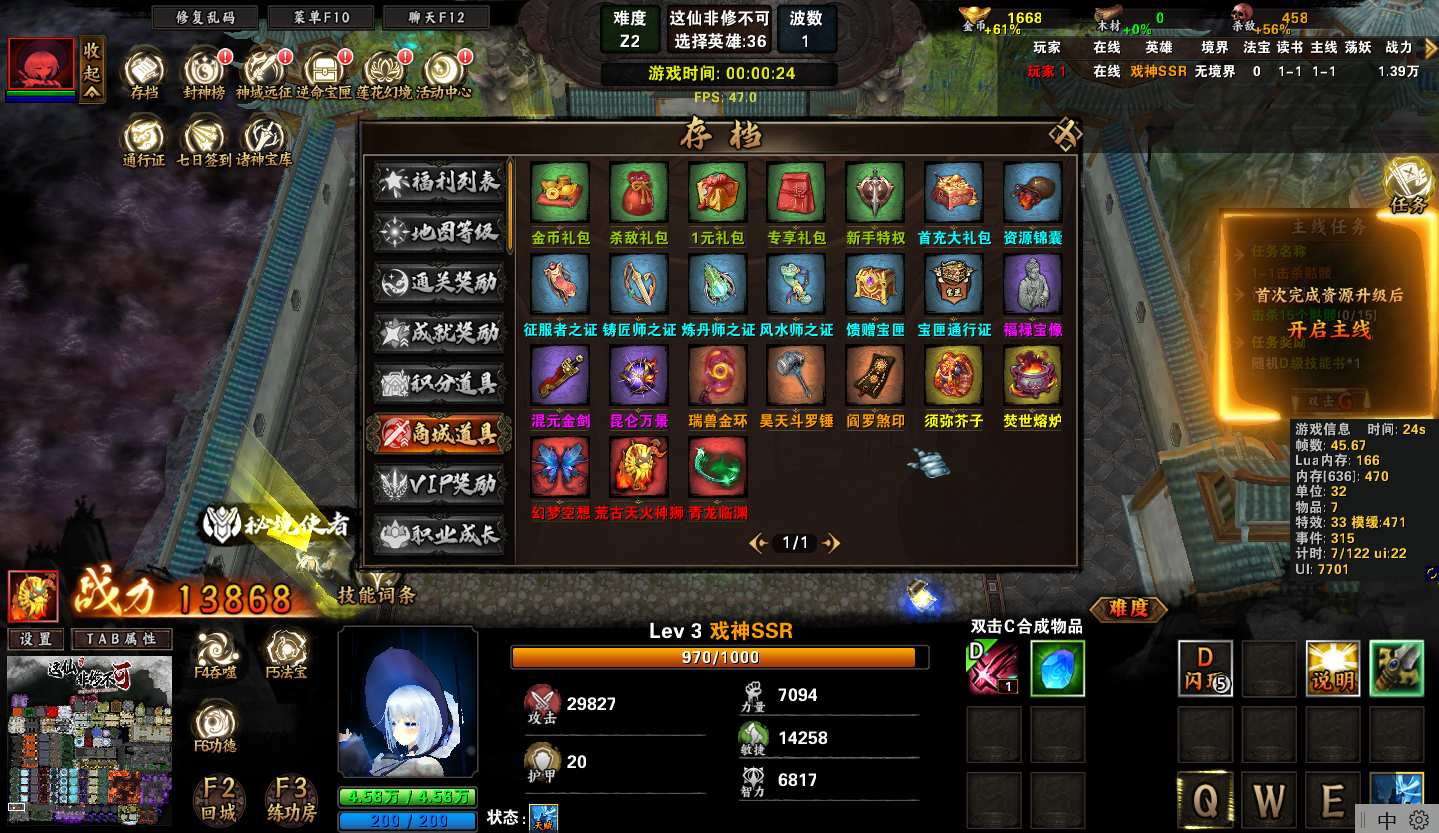This screenshot has width=1439, height=833.
Task: Select the 通关奖励 tab
Action: [x=440, y=282]
